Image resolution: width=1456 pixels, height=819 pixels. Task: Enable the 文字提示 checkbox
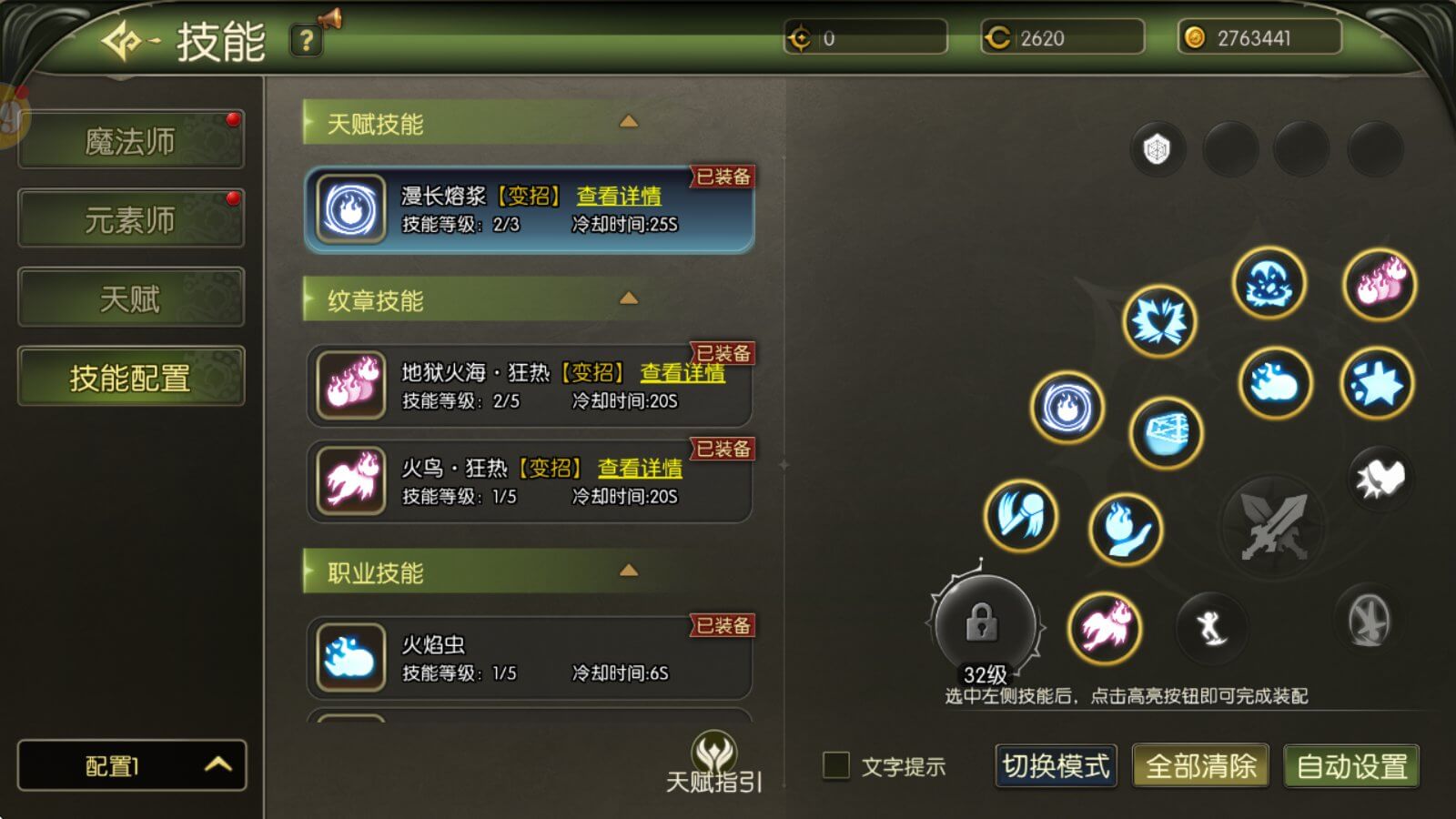point(835,767)
